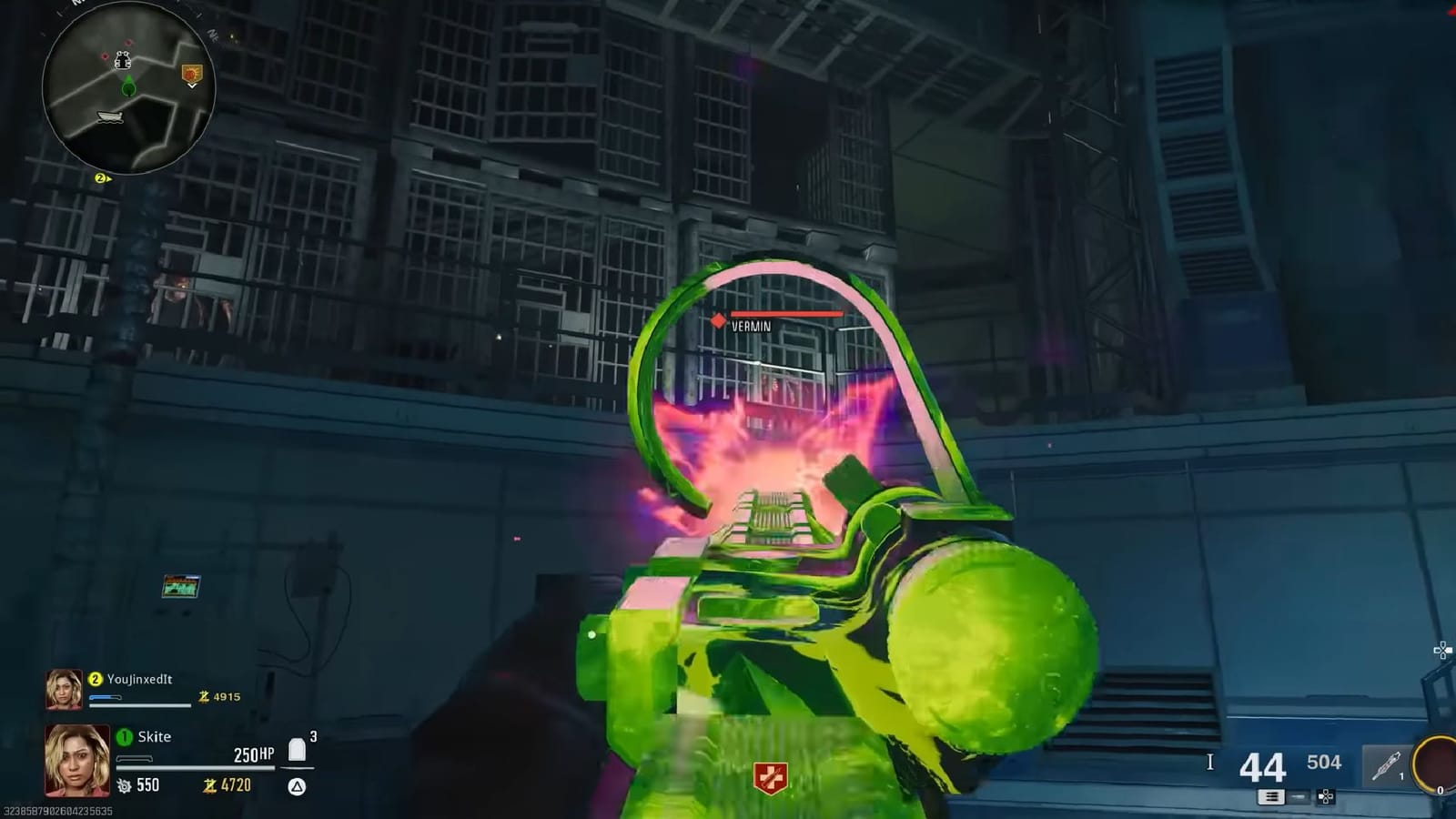This screenshot has width=1456, height=819.
Task: Click the NE compass direction label
Action: coord(212,35)
